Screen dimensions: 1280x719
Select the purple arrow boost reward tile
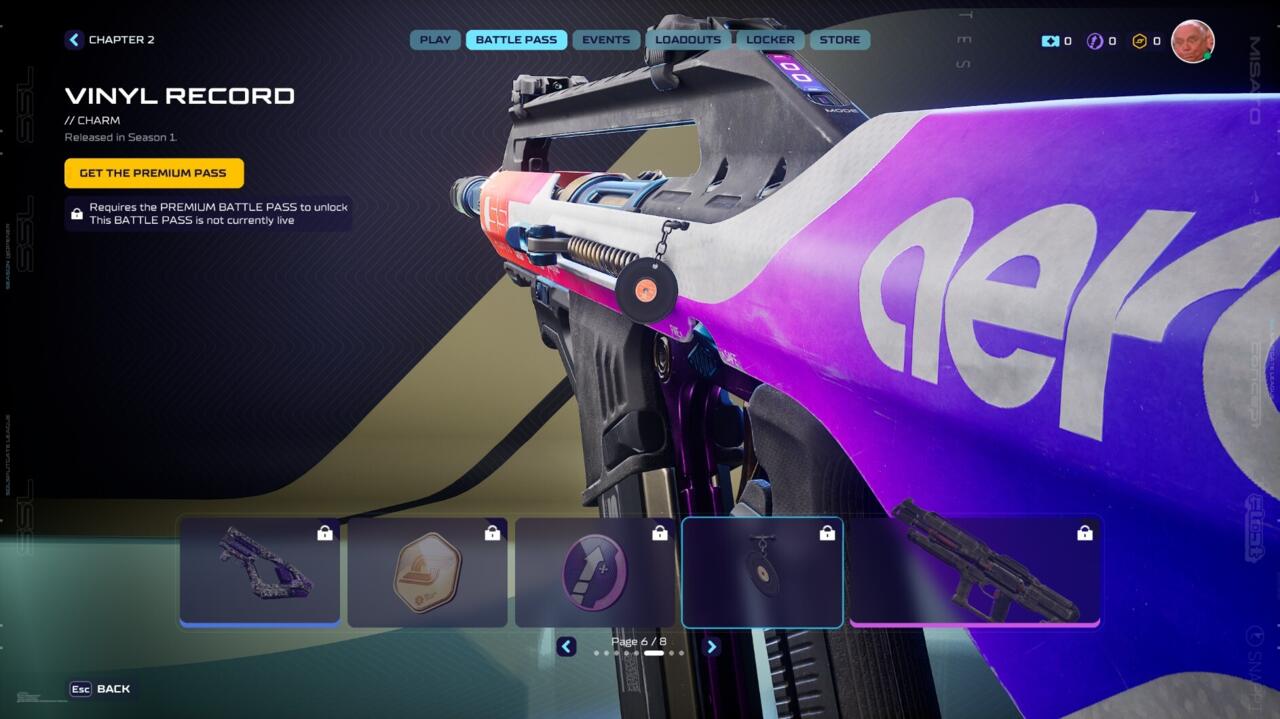coord(595,572)
